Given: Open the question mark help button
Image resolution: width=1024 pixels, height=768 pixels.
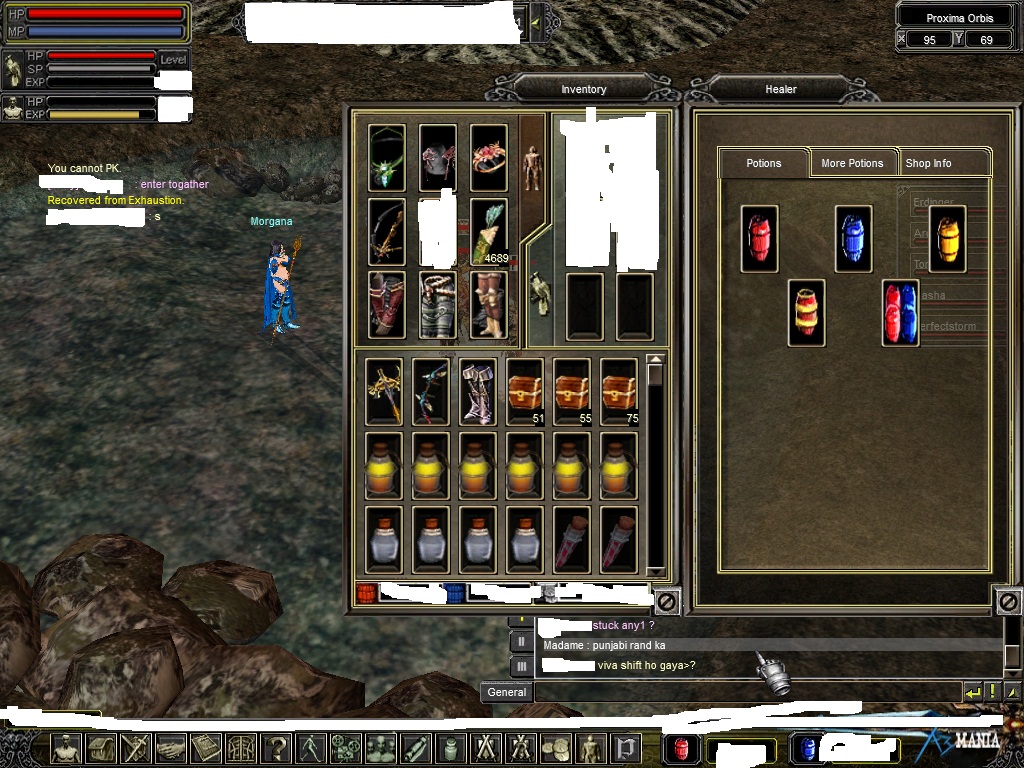Looking at the screenshot, I should click(276, 747).
